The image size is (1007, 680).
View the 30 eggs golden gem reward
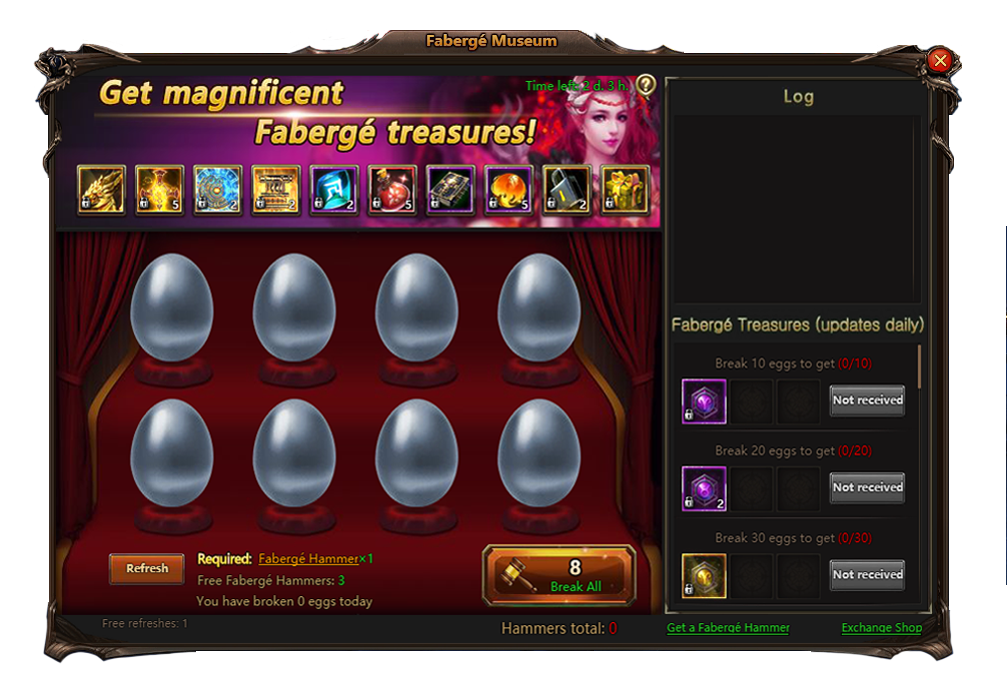[x=704, y=575]
